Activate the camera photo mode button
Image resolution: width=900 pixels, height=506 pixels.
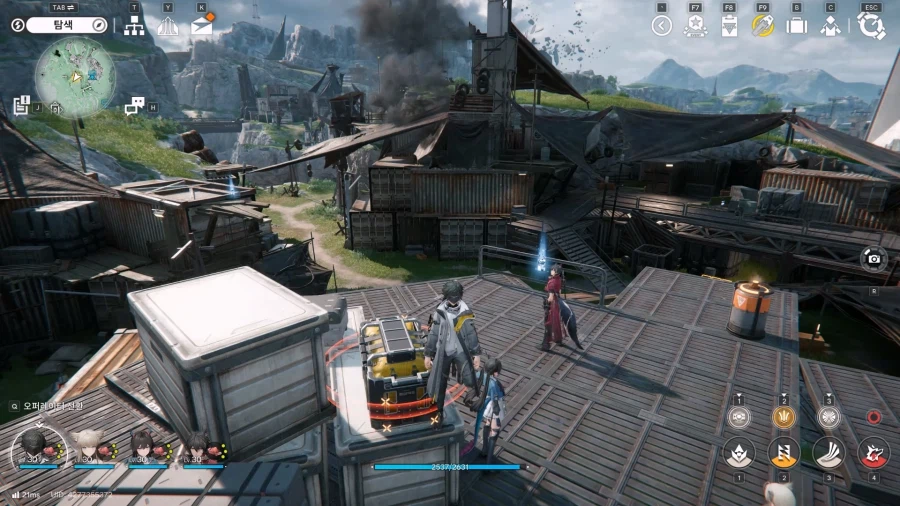(873, 259)
